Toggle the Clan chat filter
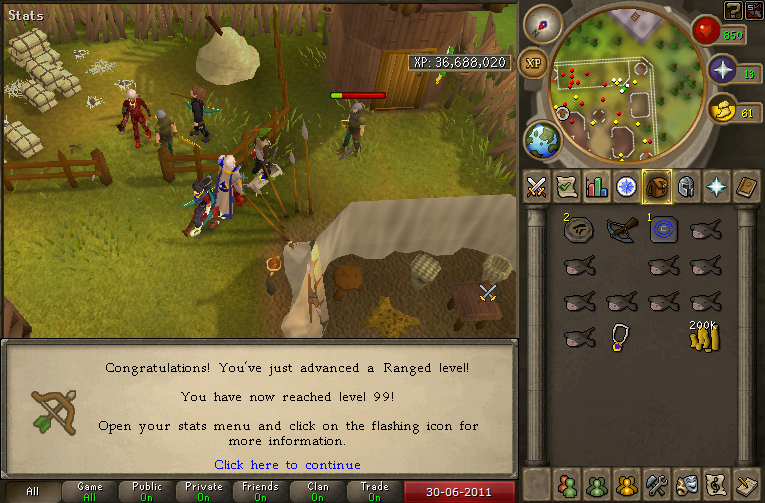765x503 pixels. [318, 492]
